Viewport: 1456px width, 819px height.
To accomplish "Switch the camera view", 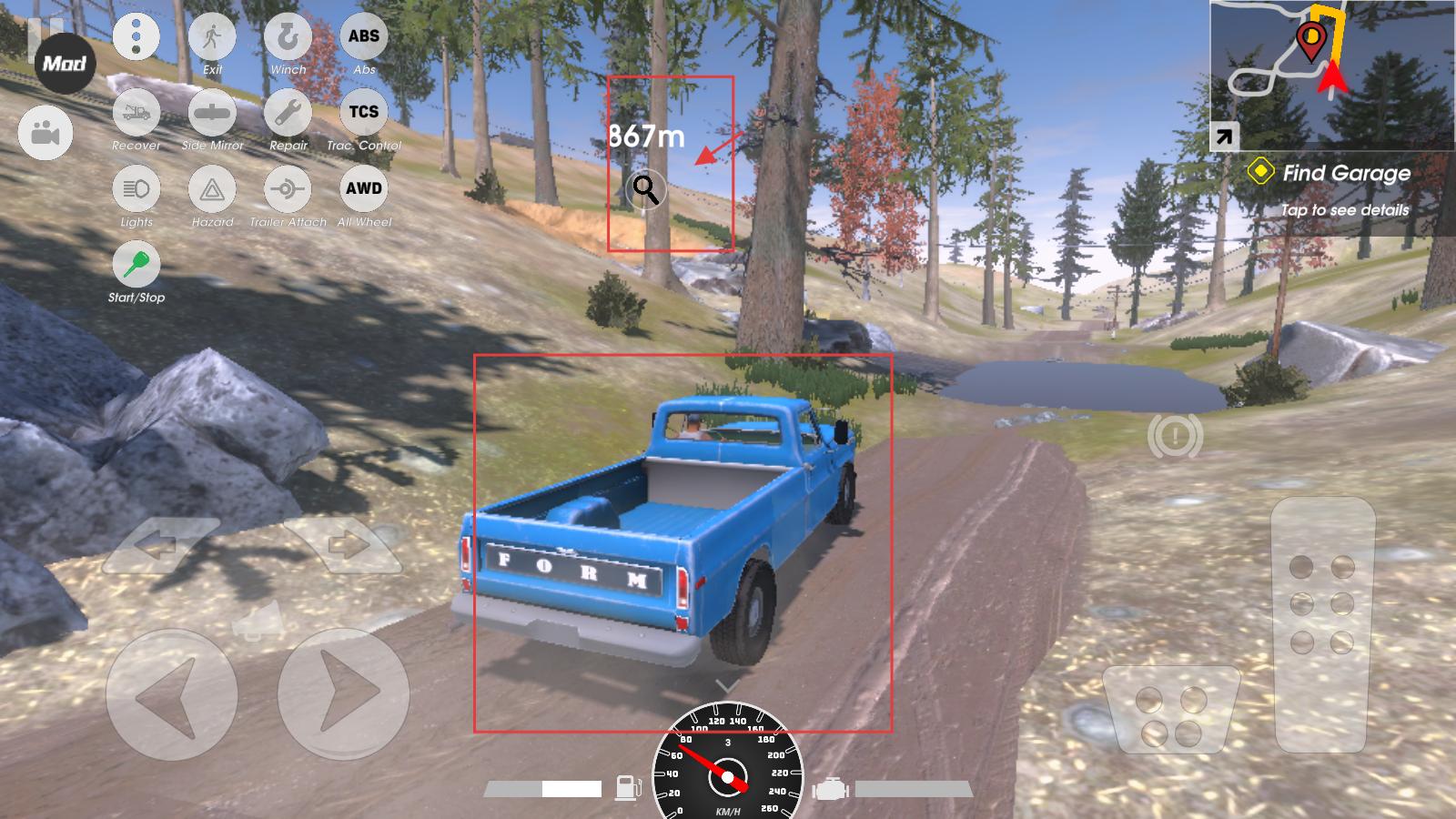I will point(45,134).
